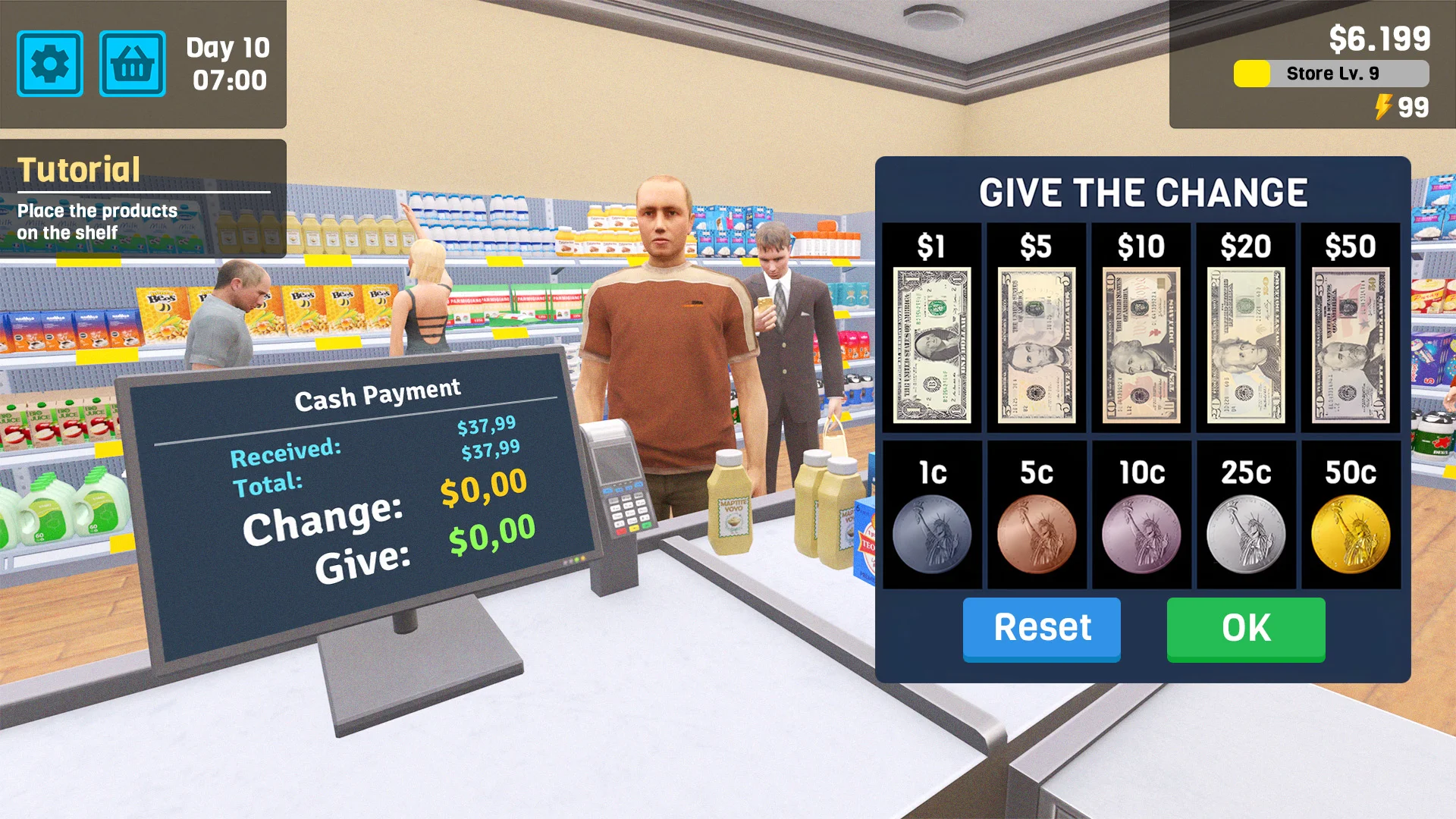This screenshot has width=1456, height=819.
Task: Open the settings gear icon
Action: tap(49, 64)
